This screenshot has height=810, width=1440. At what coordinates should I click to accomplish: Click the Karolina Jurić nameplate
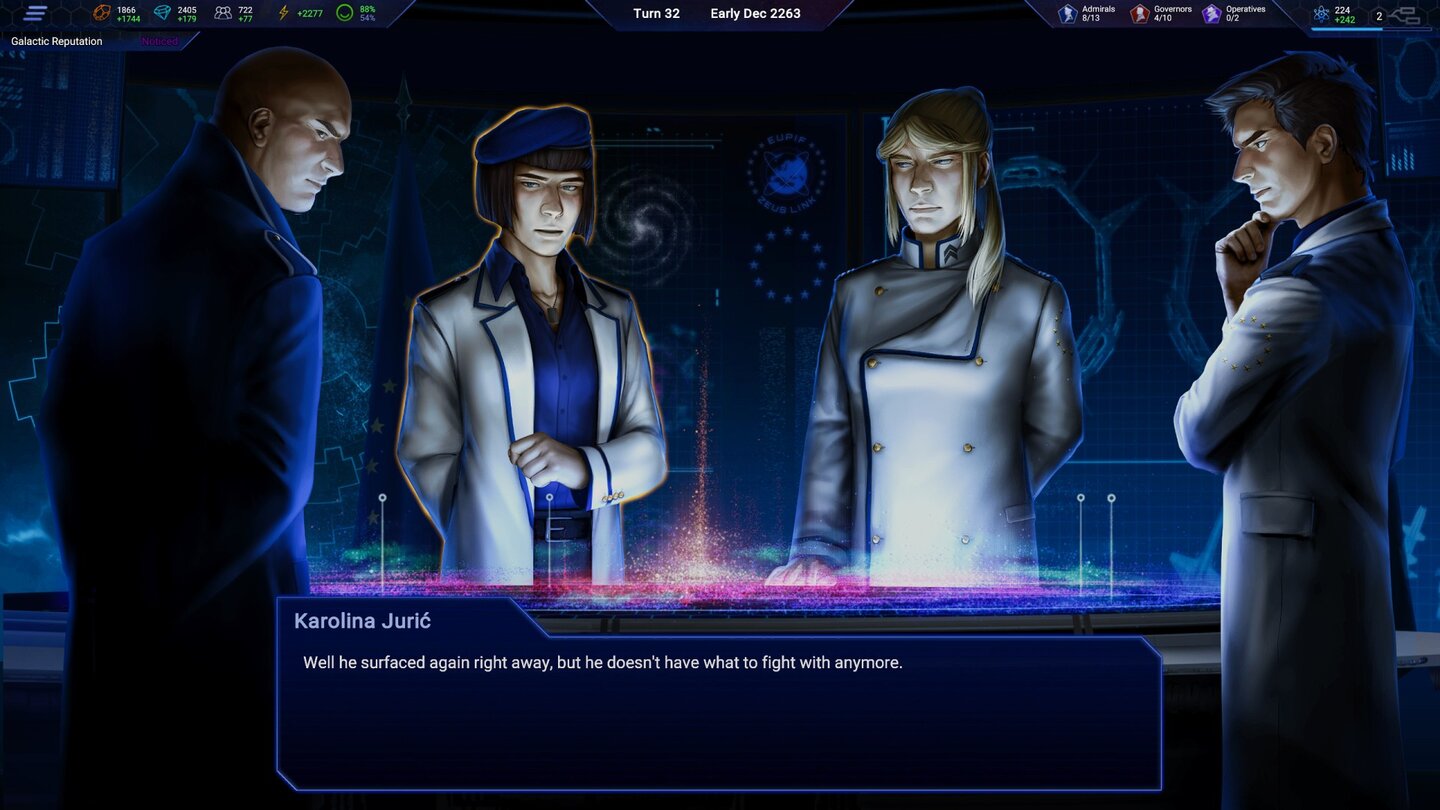click(x=361, y=620)
